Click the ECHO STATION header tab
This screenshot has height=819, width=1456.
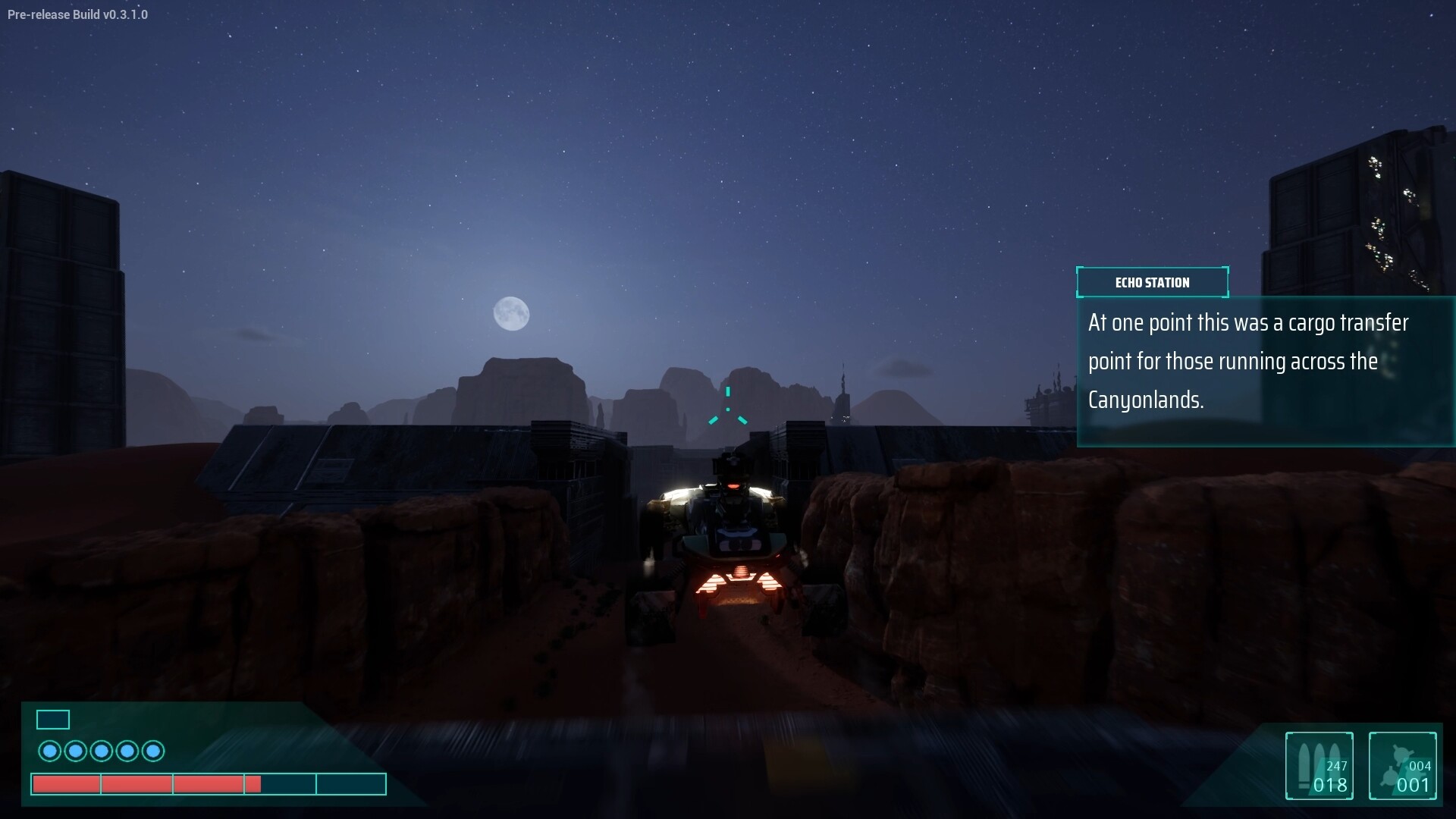coord(1152,282)
